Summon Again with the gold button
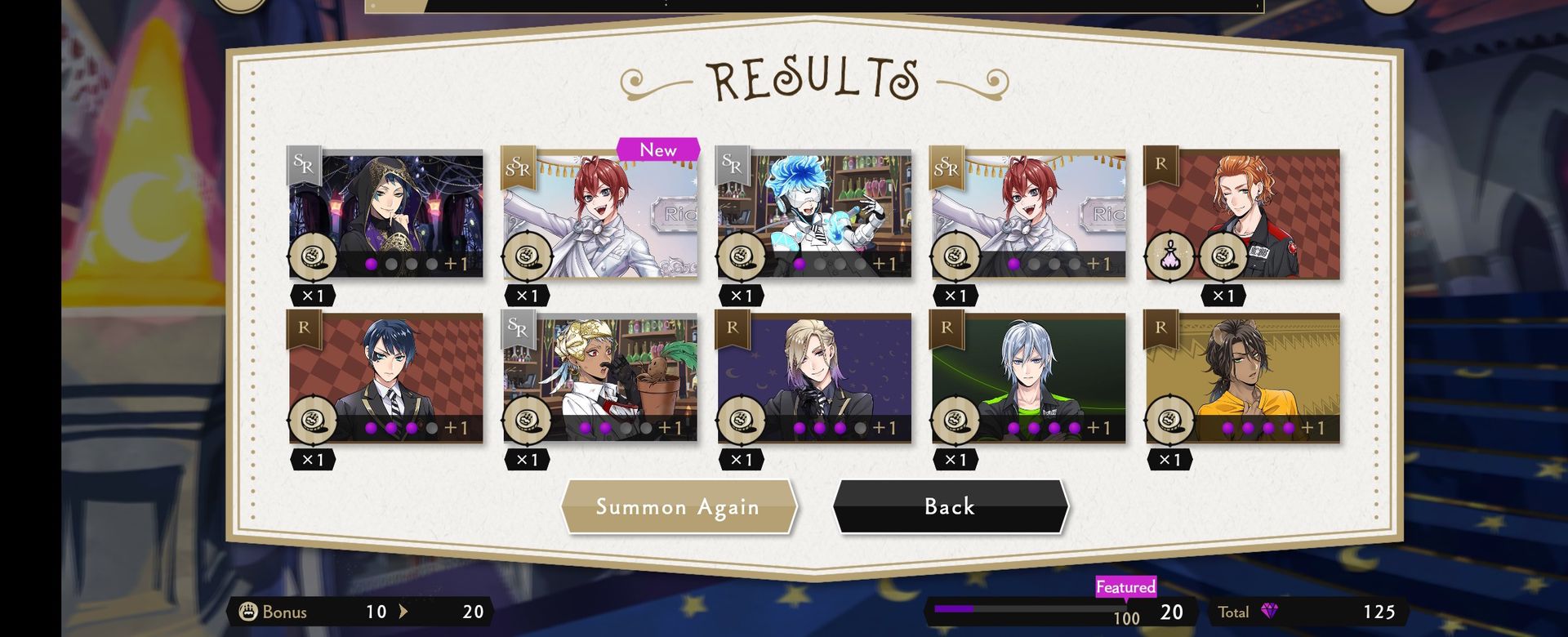 coord(678,507)
